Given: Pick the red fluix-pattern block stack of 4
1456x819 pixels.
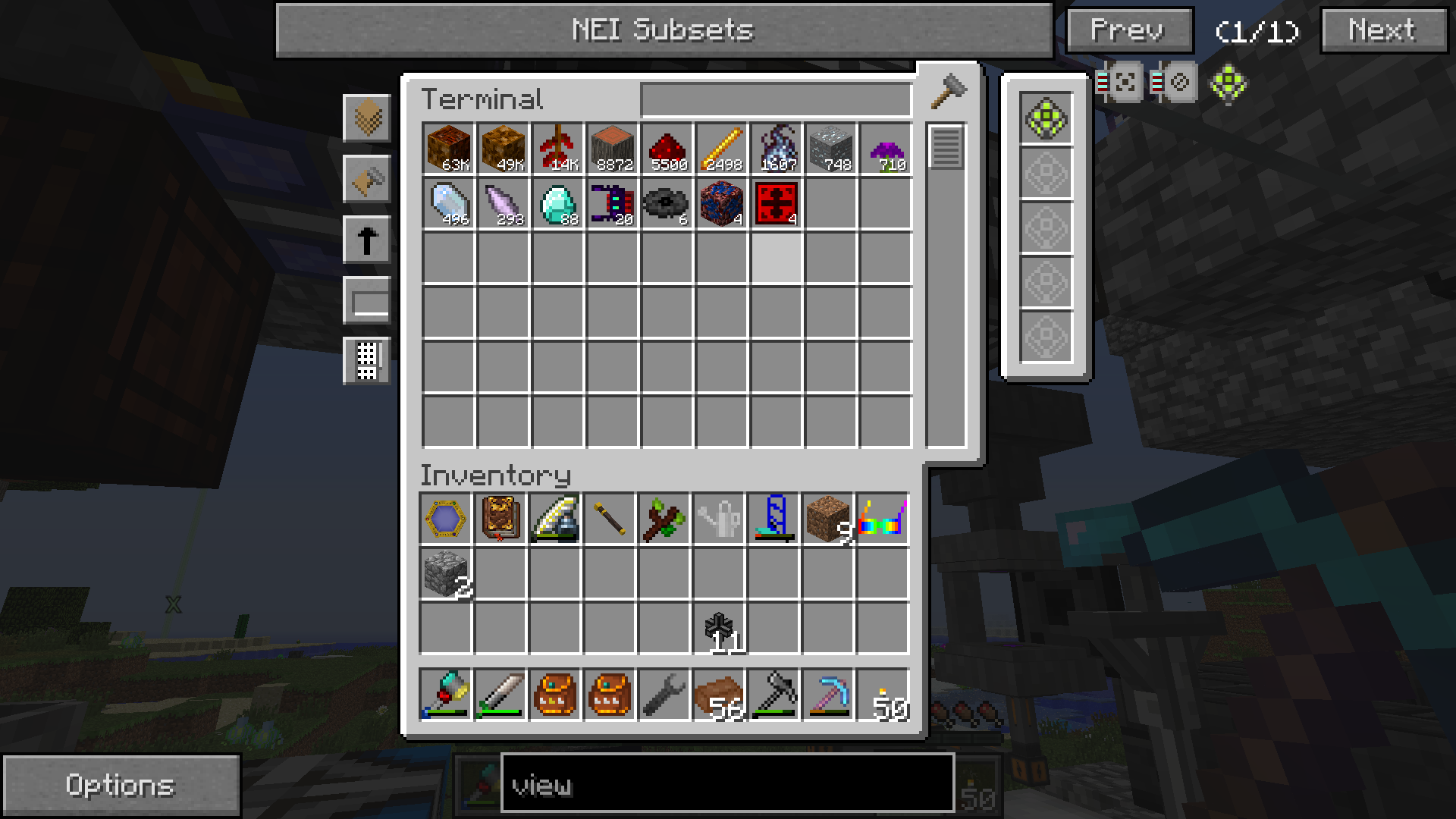Looking at the screenshot, I should tap(776, 203).
